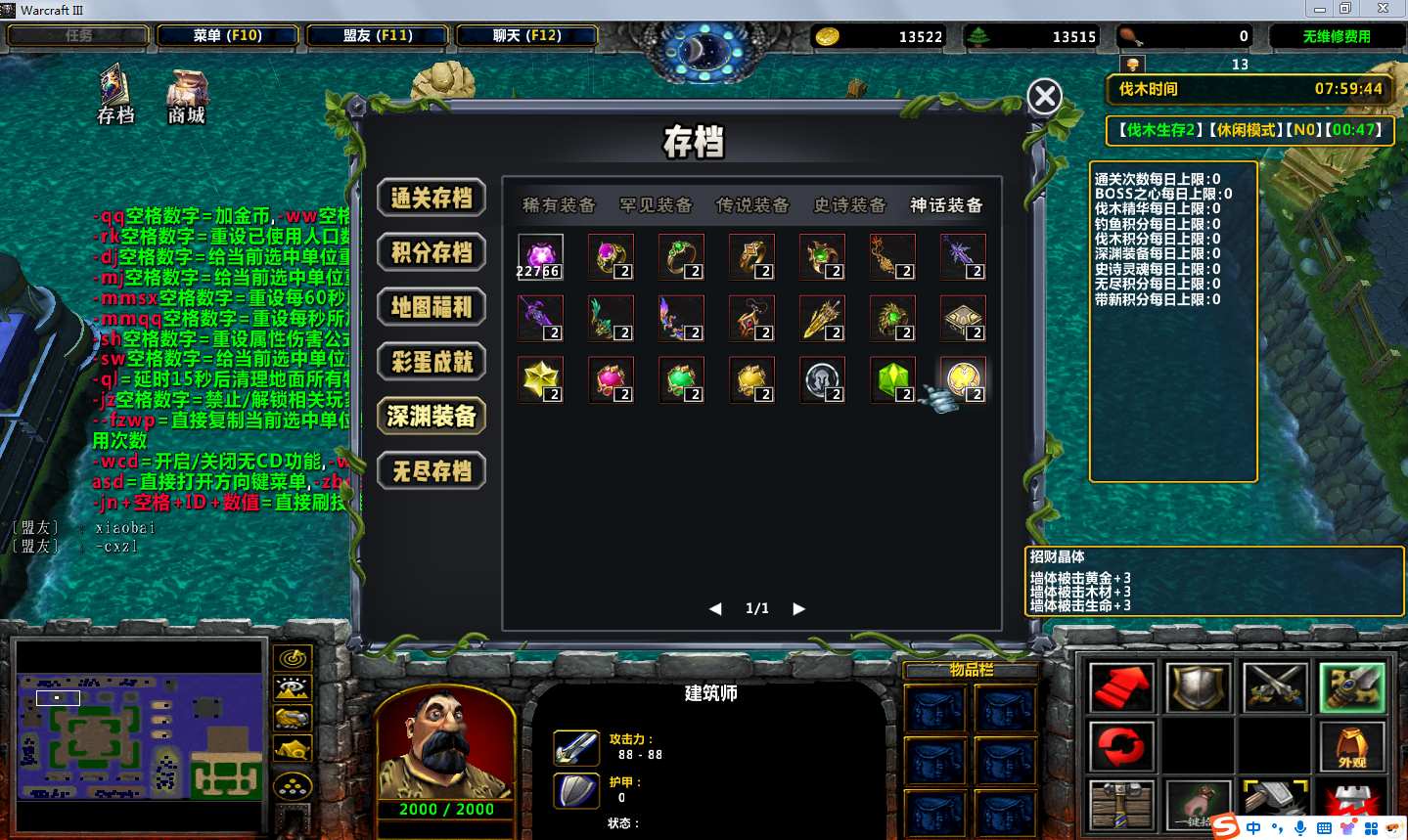This screenshot has width=1408, height=840.
Task: Choose the 无尽存档 menu entry
Action: [x=431, y=472]
